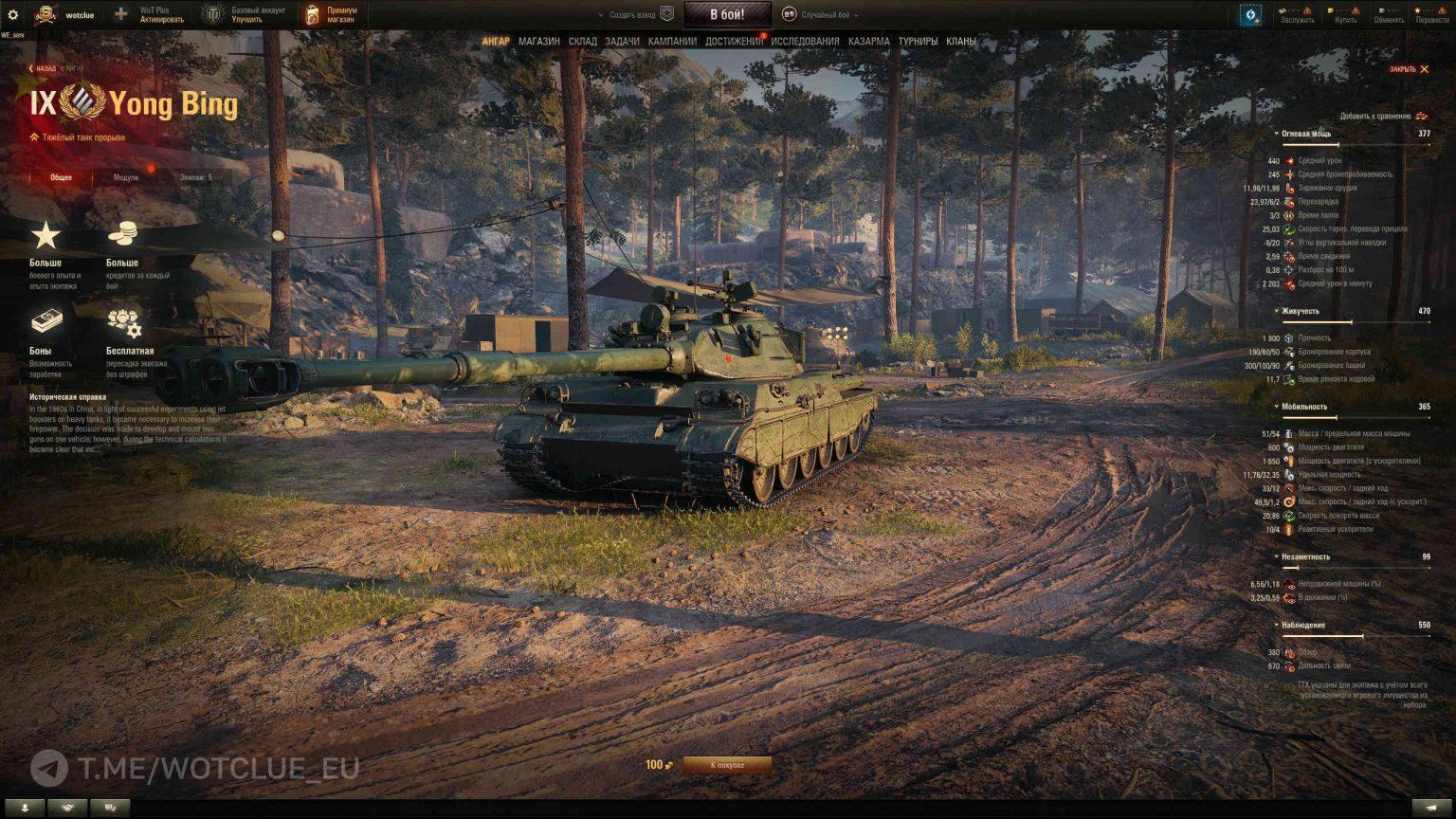Switch to the КАЗАРМА tab
This screenshot has width=1456, height=819.
[868, 42]
